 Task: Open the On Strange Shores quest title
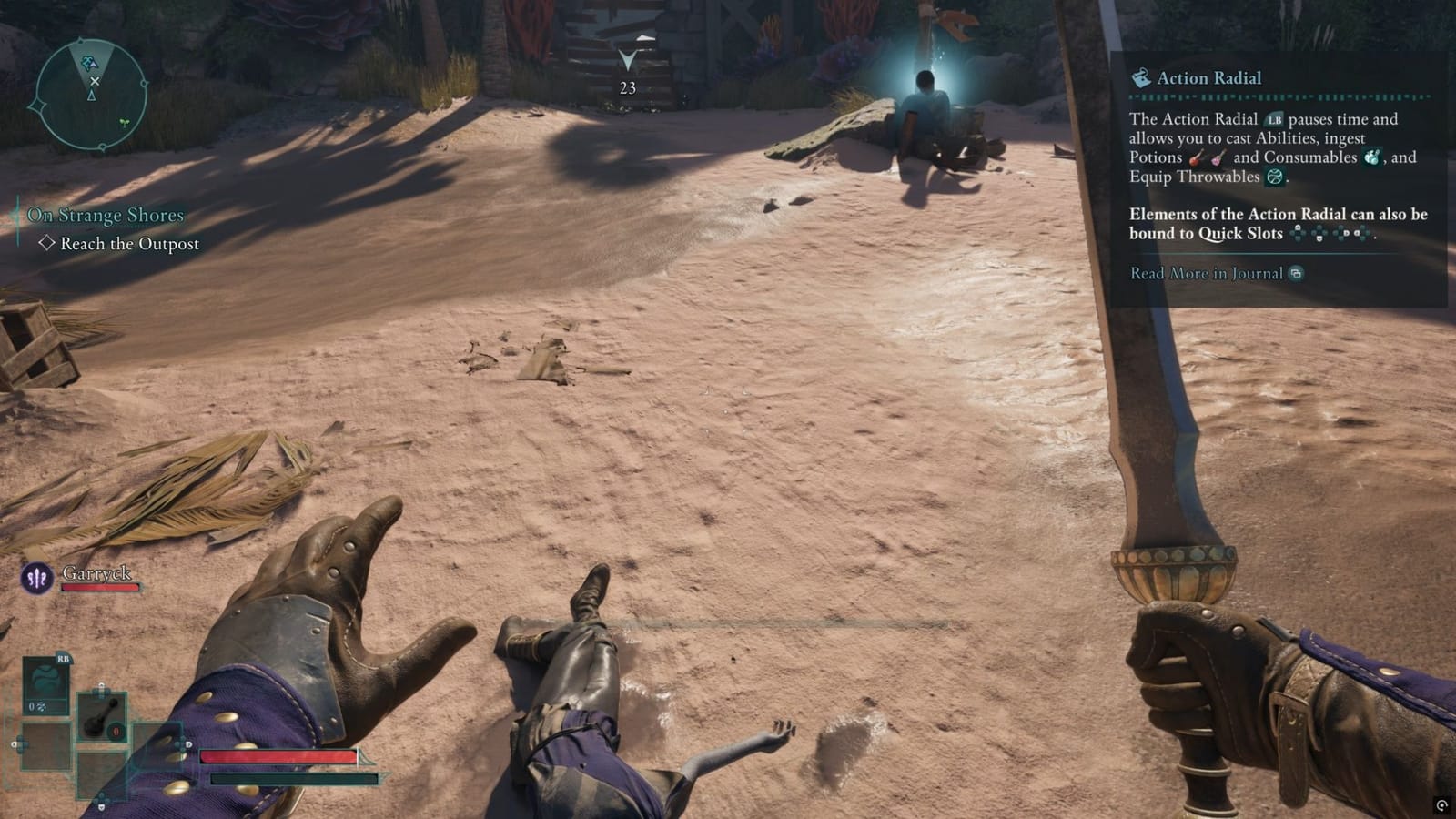pyautogui.click(x=106, y=216)
